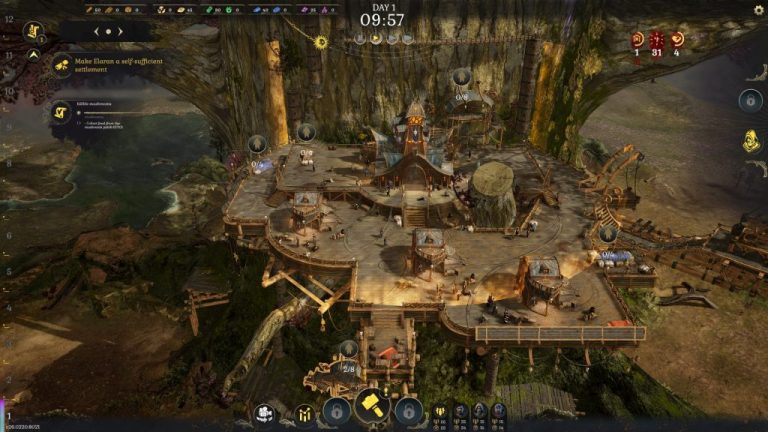Switch to fast-forward speed
768x432 pixels.
[x=392, y=39]
